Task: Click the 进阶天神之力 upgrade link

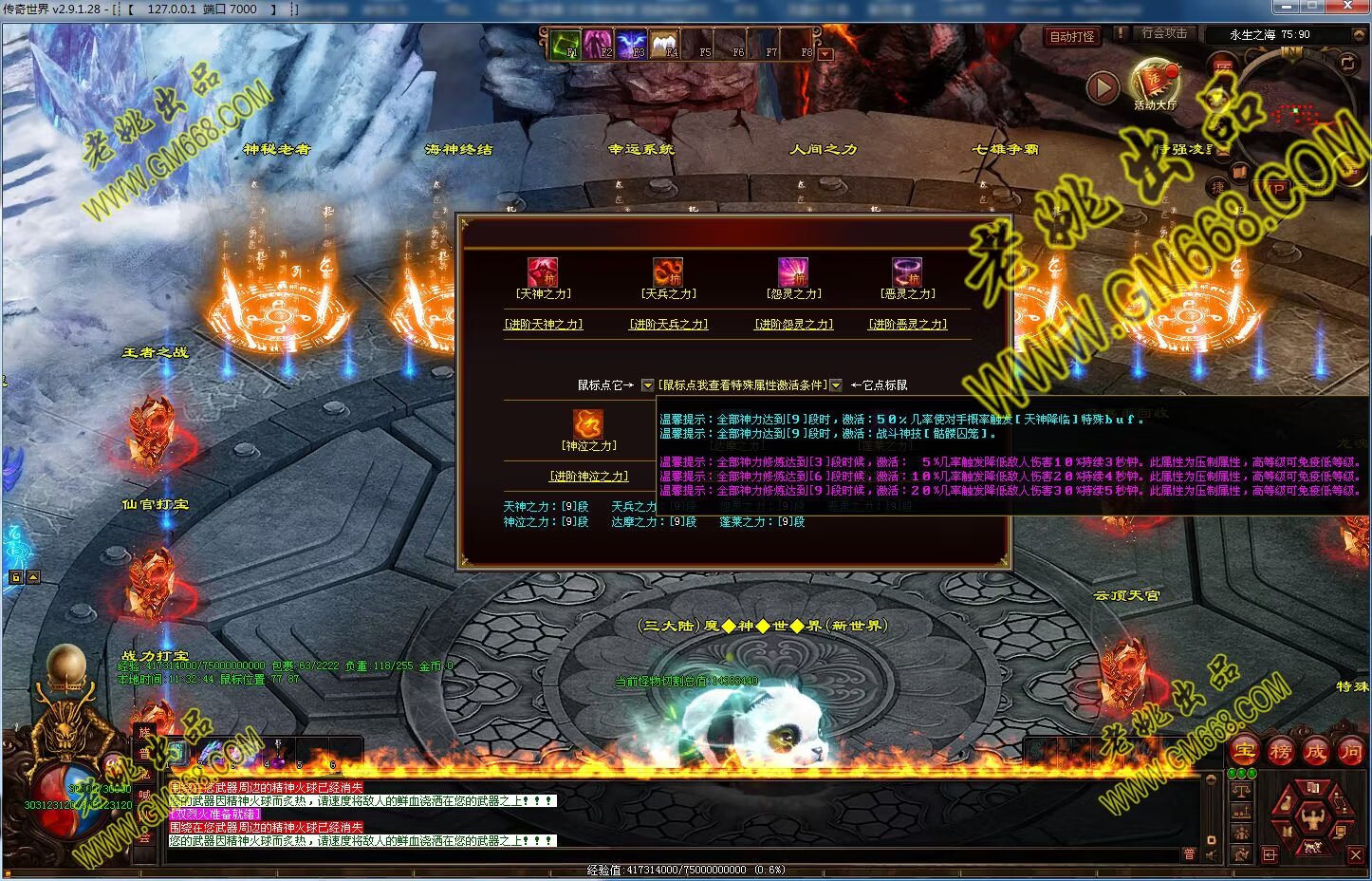Action: coord(543,325)
